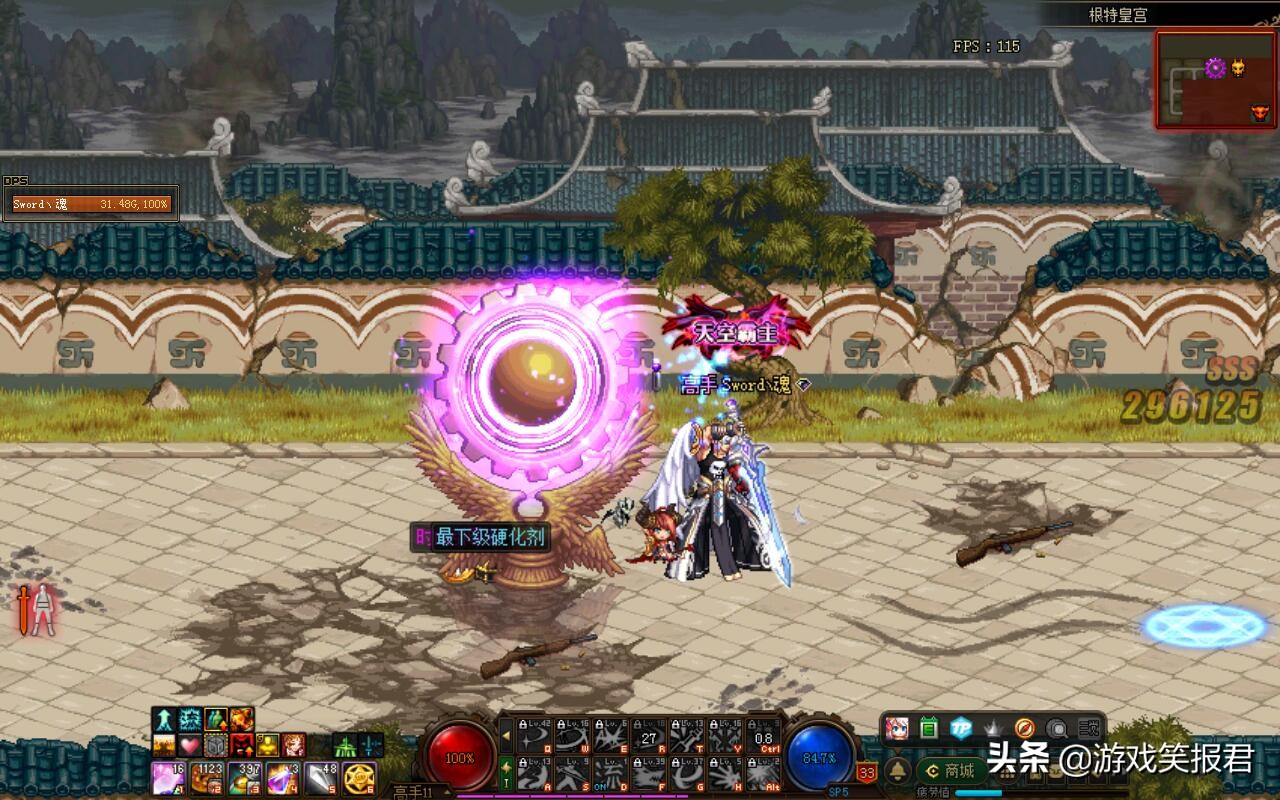Click the Sword魂 DPS meter entry

90,204
